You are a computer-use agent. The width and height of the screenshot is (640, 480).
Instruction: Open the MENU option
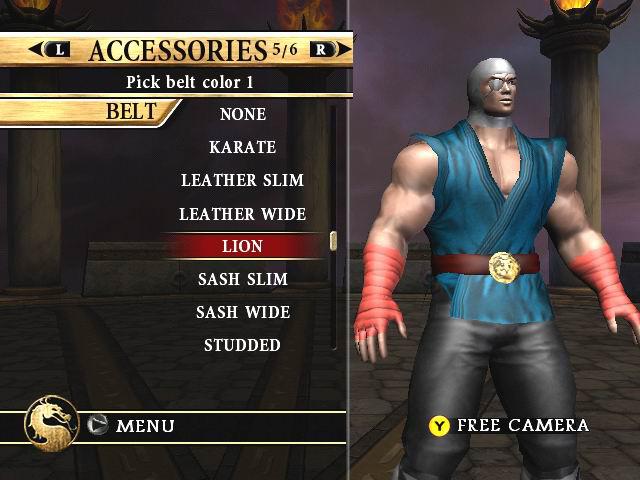point(144,426)
